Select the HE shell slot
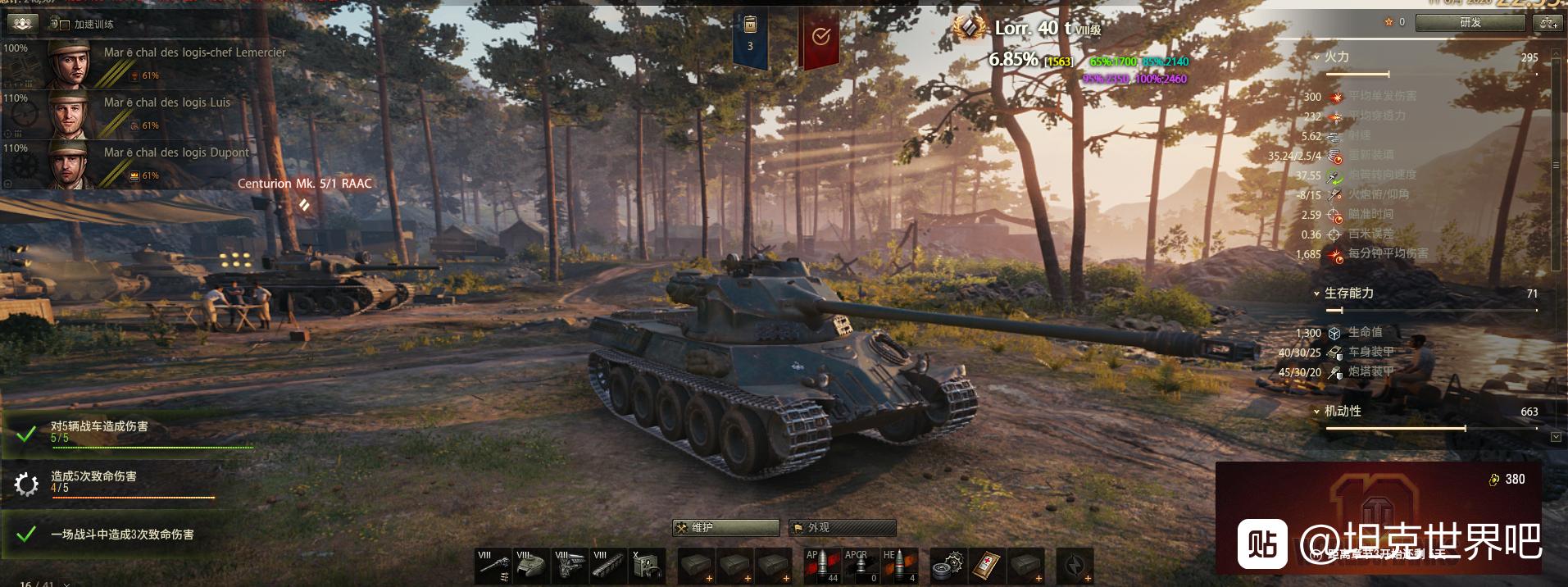Viewport: 1568px width, 587px height. click(x=899, y=567)
